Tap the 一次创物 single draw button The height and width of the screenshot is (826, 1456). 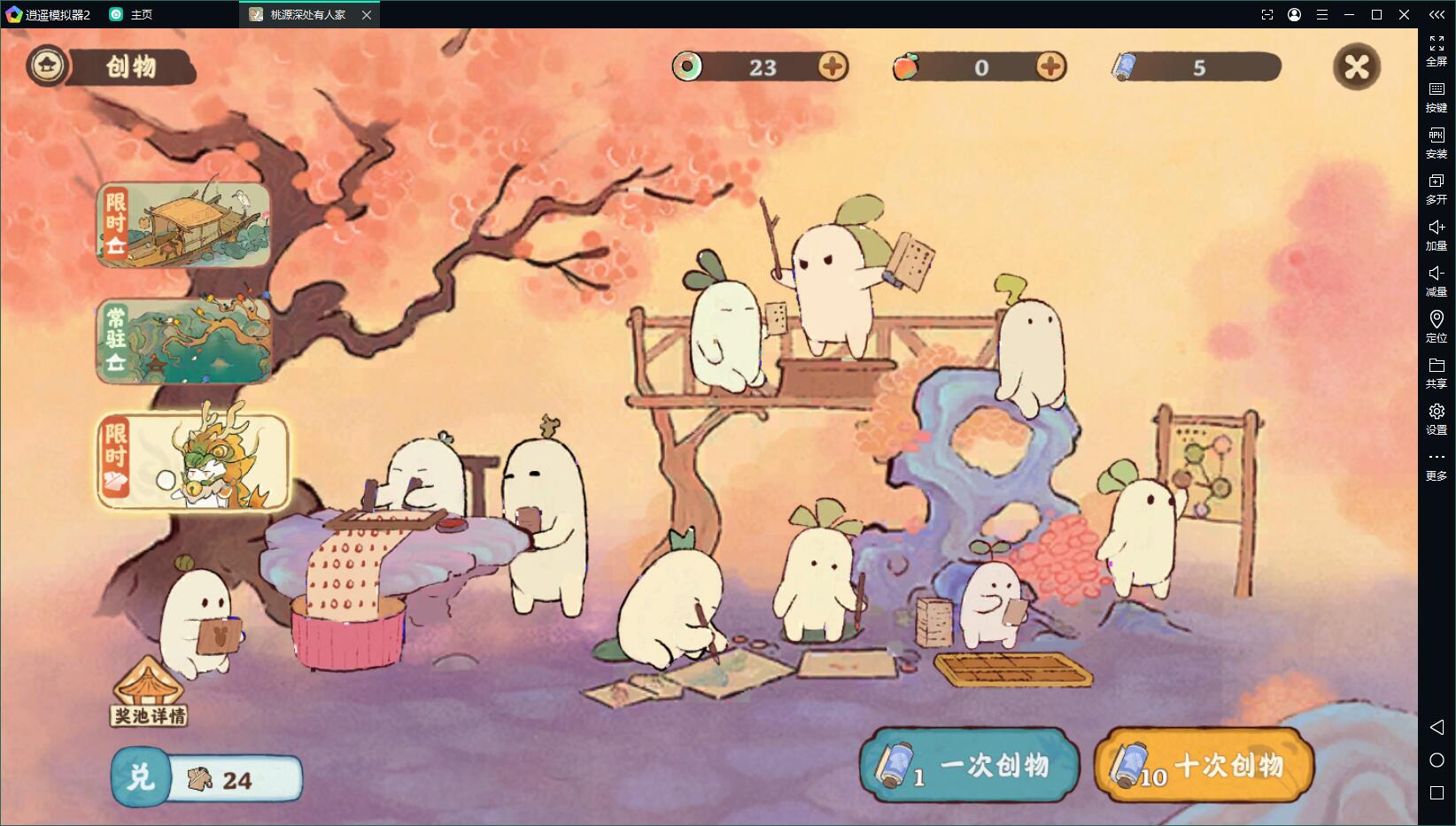pos(970,765)
